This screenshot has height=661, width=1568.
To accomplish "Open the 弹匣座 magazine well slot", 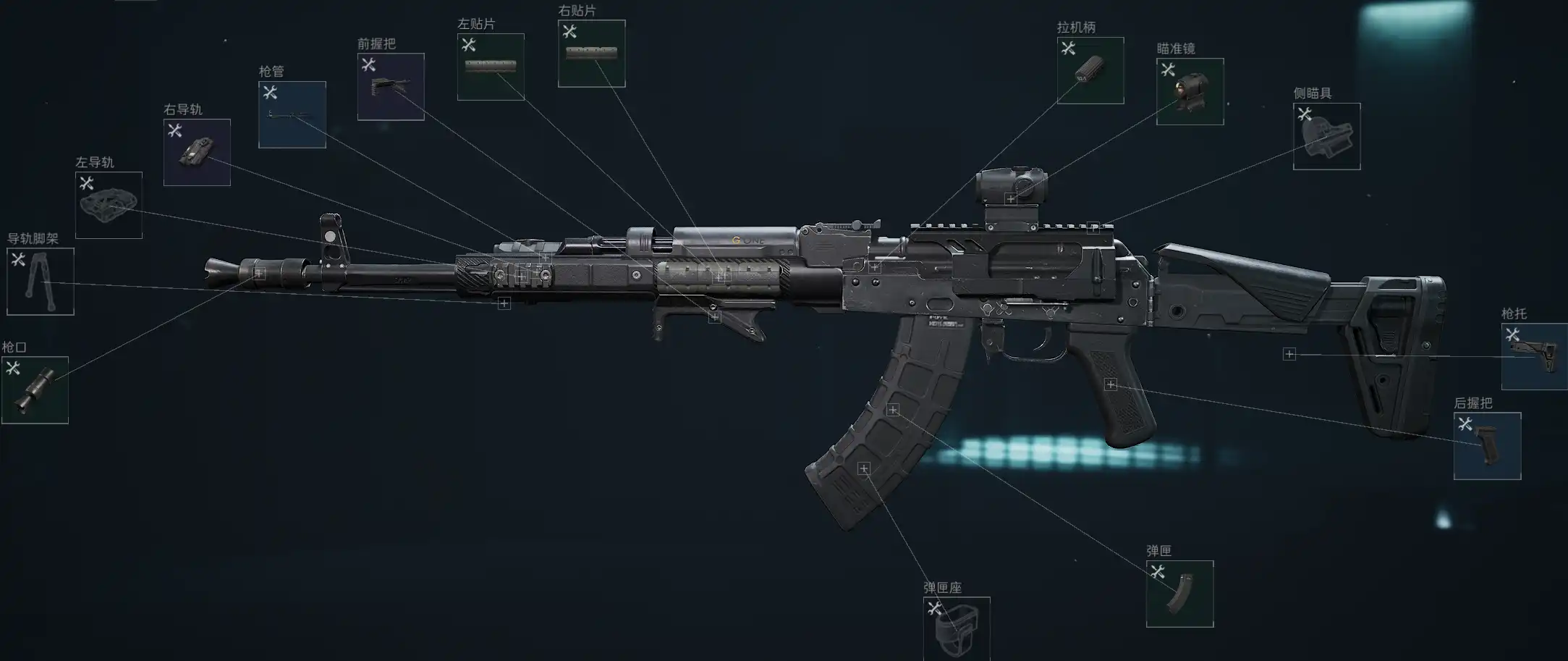I will pos(957,628).
